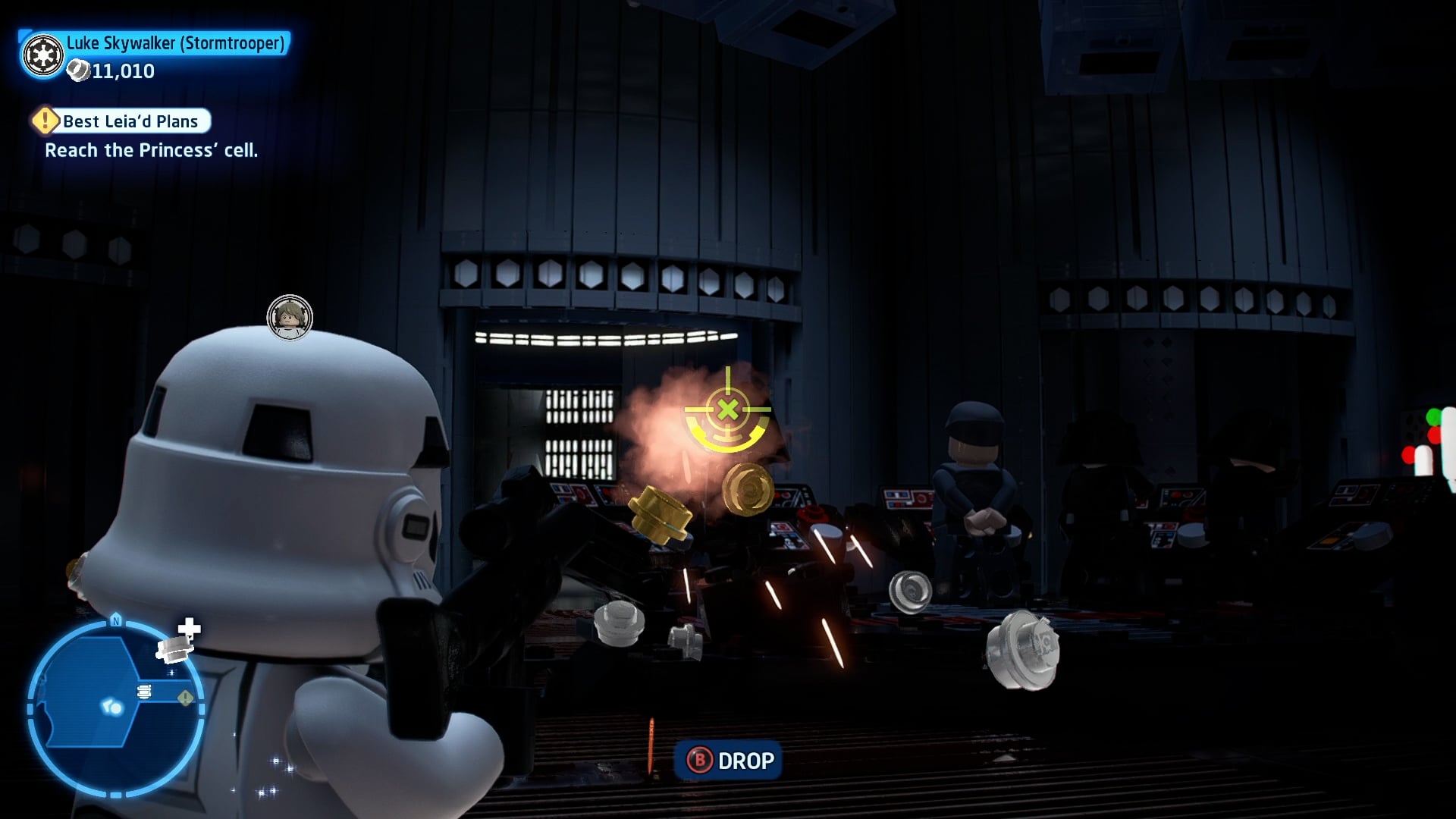The width and height of the screenshot is (1456, 819).
Task: Select the Luke Skywalker (Stormtrooper) name banner
Action: [x=175, y=43]
